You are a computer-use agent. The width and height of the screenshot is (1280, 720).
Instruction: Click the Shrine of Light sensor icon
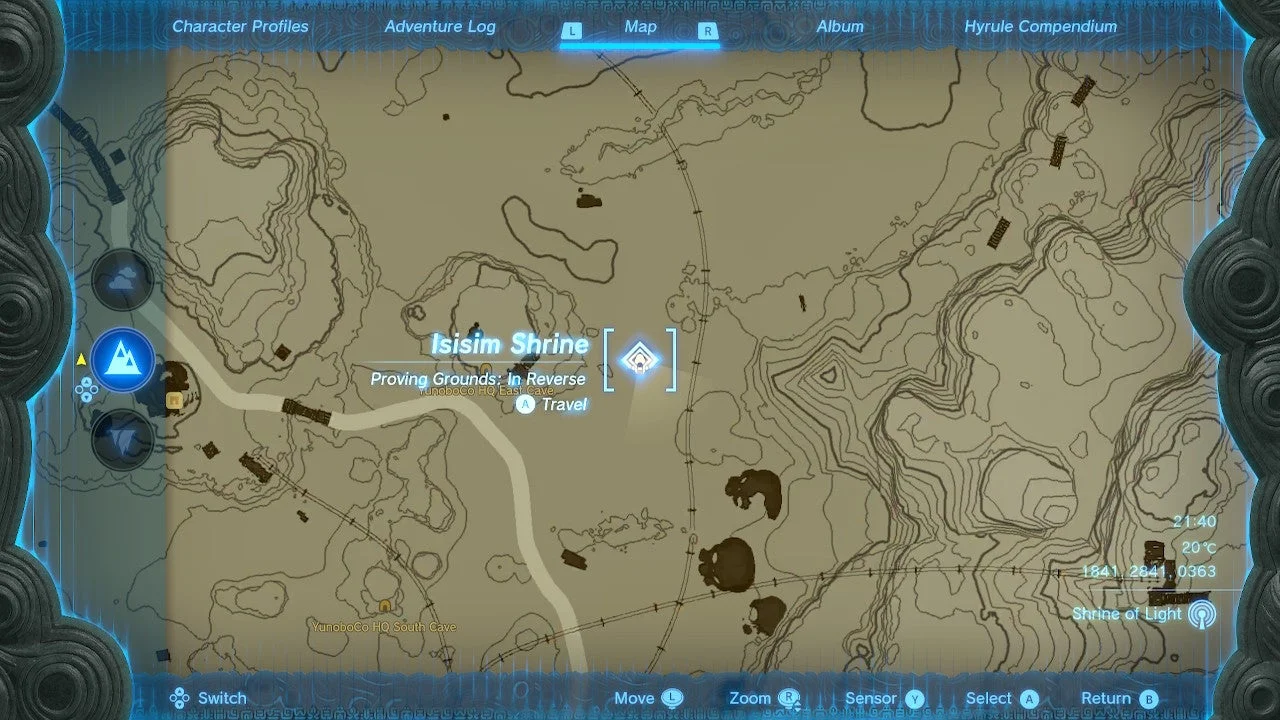[x=1201, y=614]
